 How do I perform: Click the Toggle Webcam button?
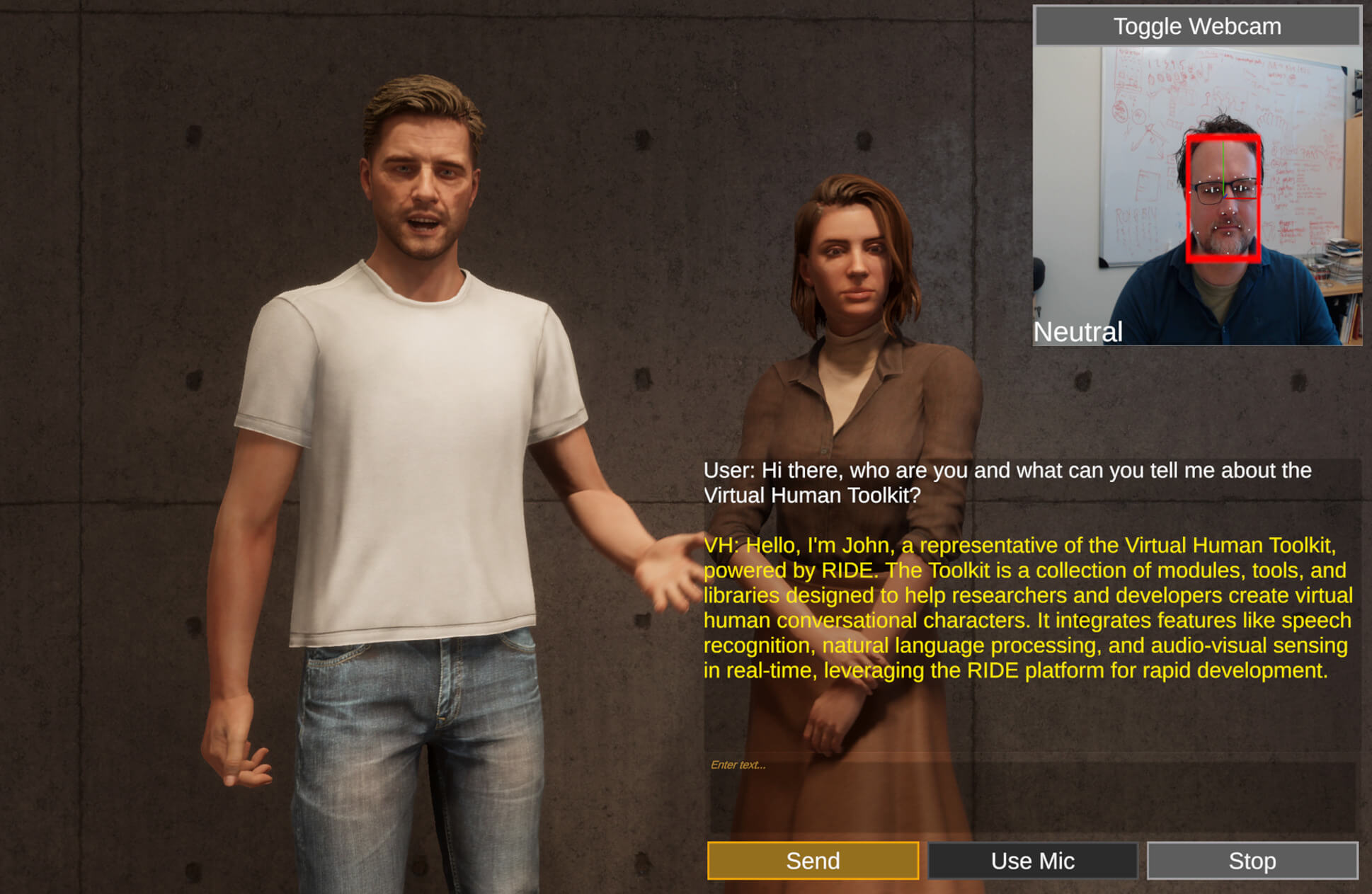1196,26
